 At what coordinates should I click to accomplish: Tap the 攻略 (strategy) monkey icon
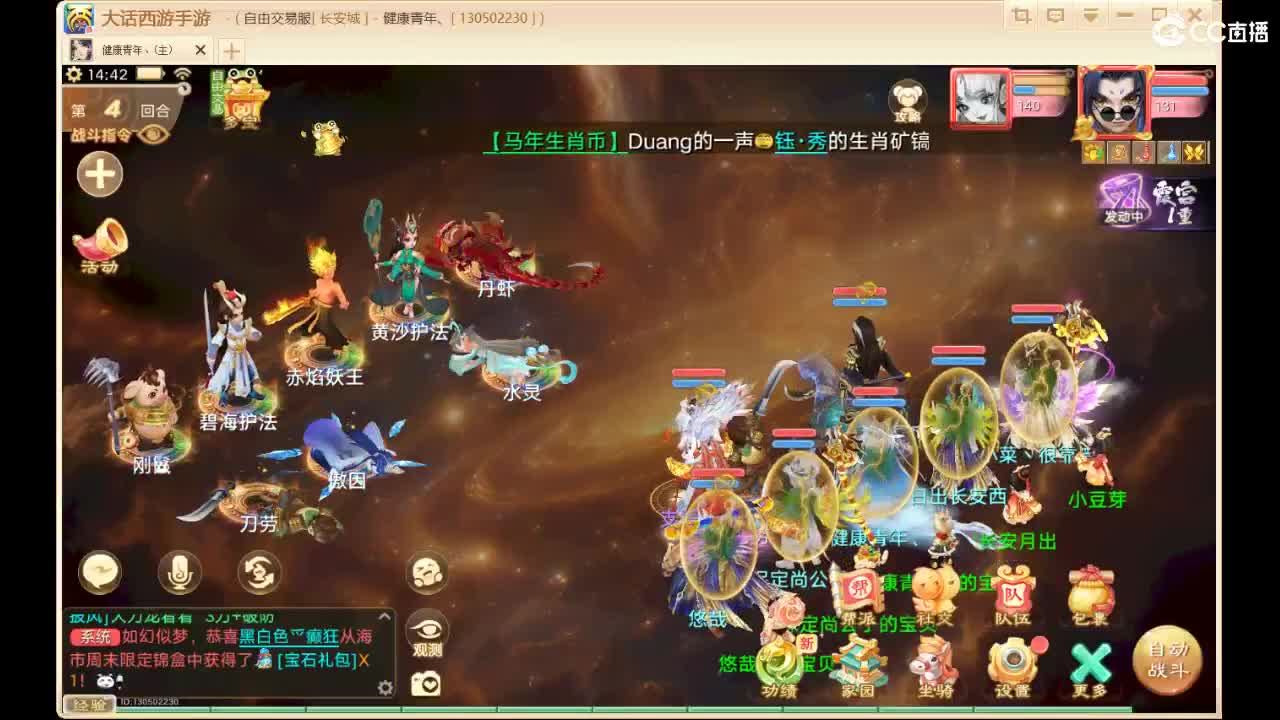point(908,100)
